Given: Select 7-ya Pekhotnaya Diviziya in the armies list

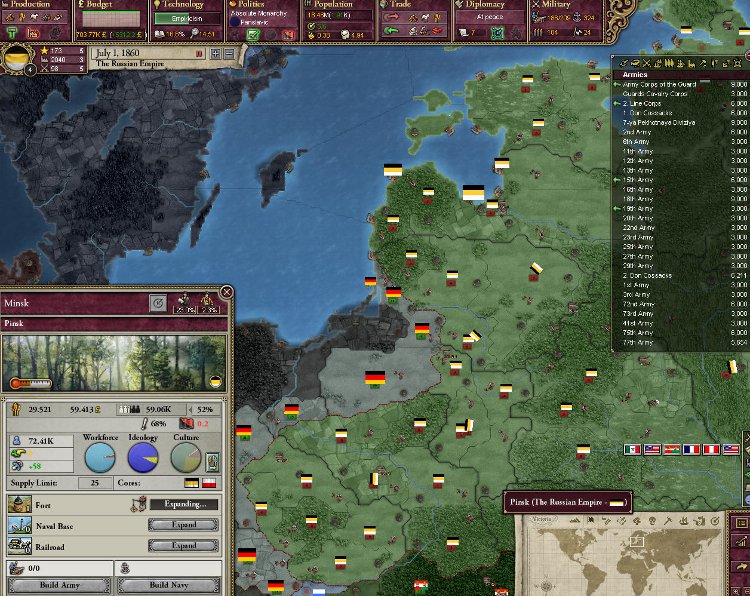Looking at the screenshot, I should (x=658, y=123).
